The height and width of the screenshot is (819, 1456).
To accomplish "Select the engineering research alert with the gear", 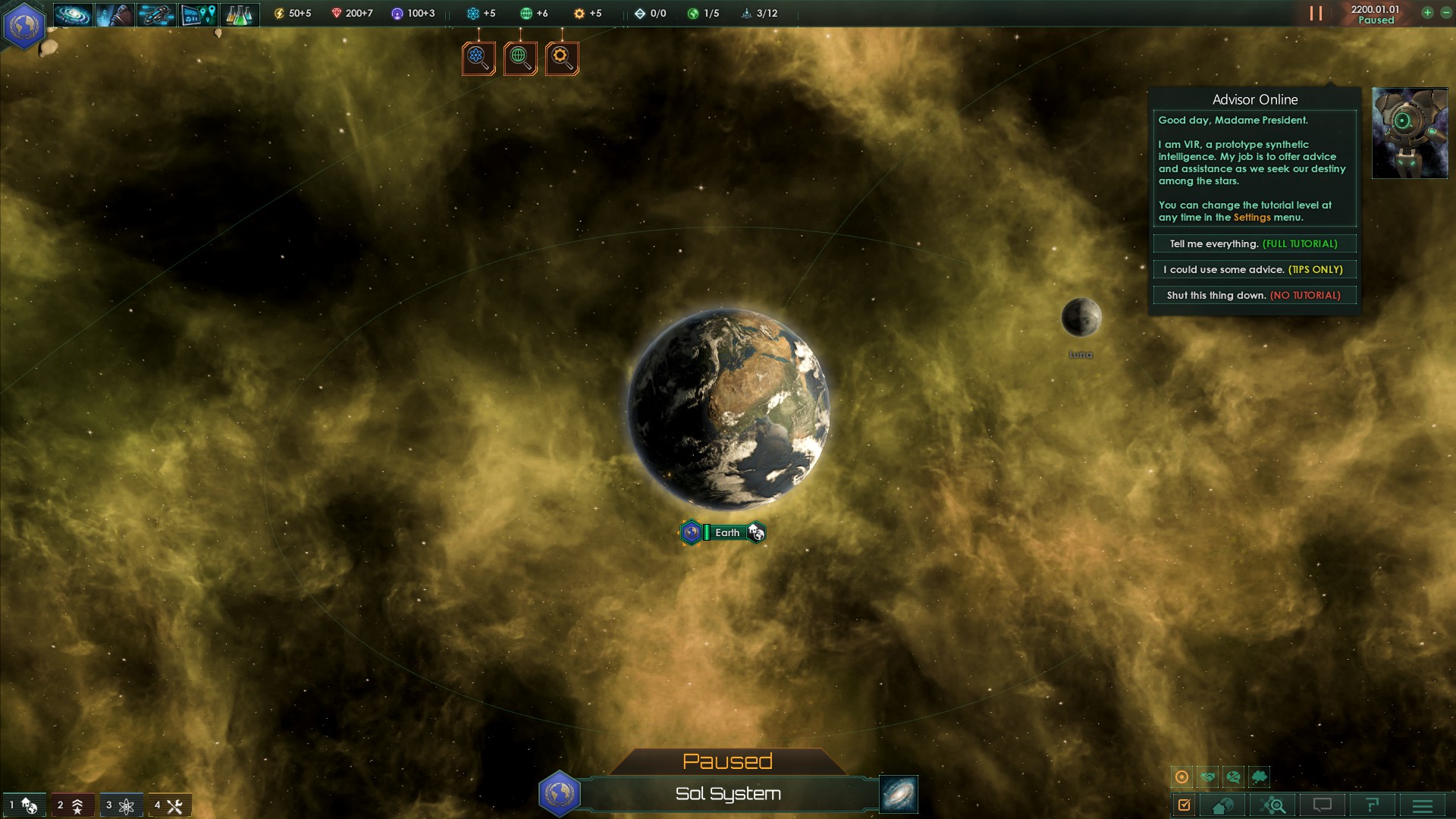I will coord(562,58).
